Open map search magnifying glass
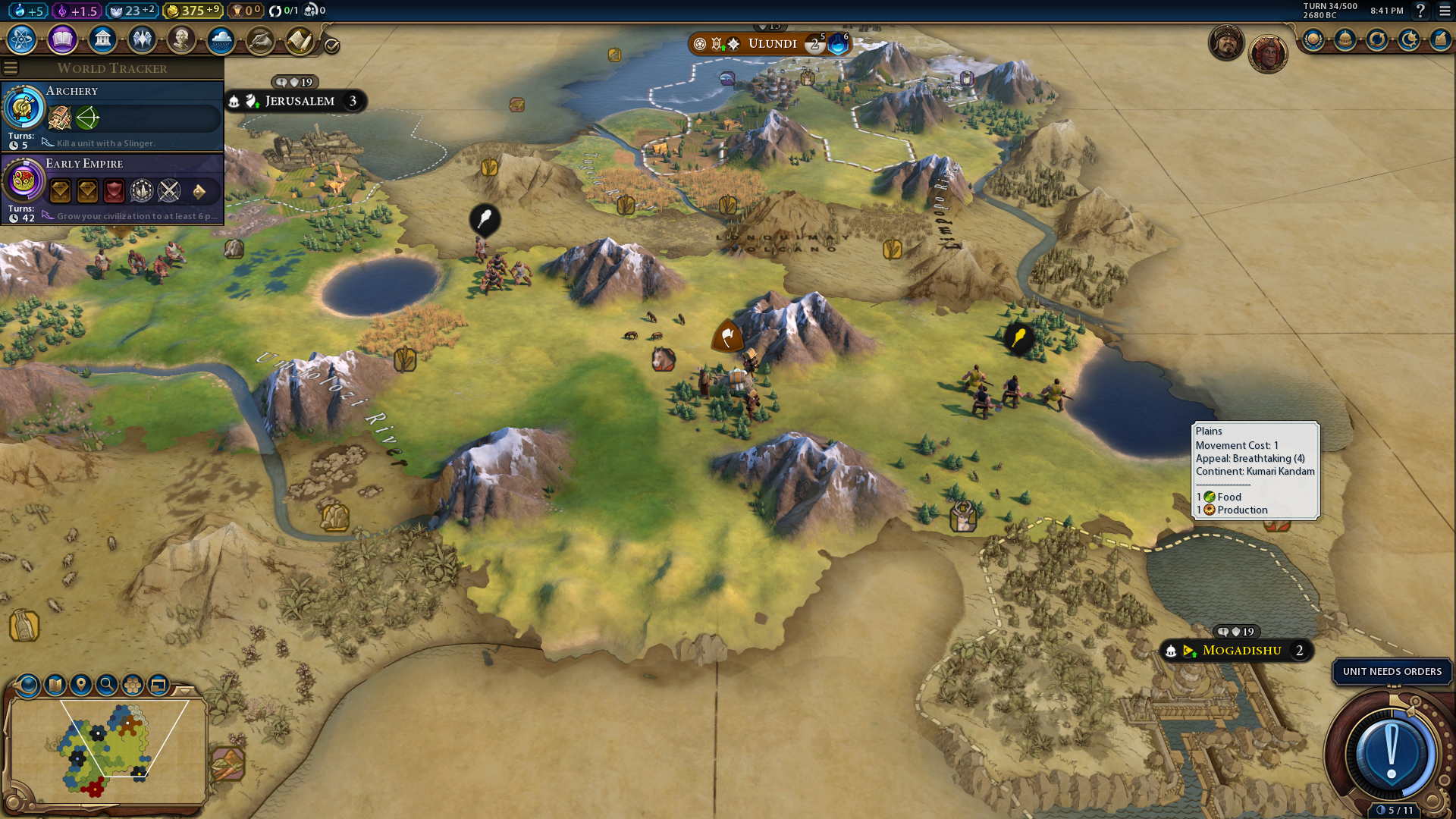1456x819 pixels. pos(107,685)
